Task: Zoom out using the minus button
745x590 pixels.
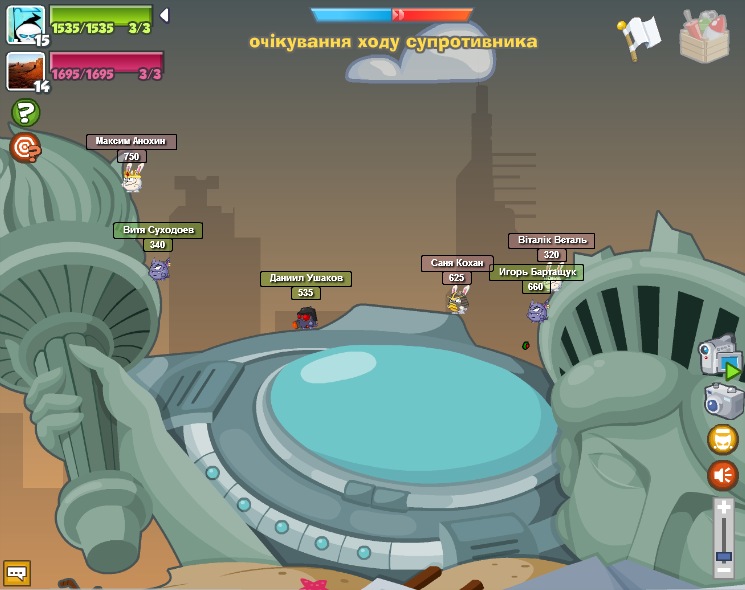Action: (724, 569)
